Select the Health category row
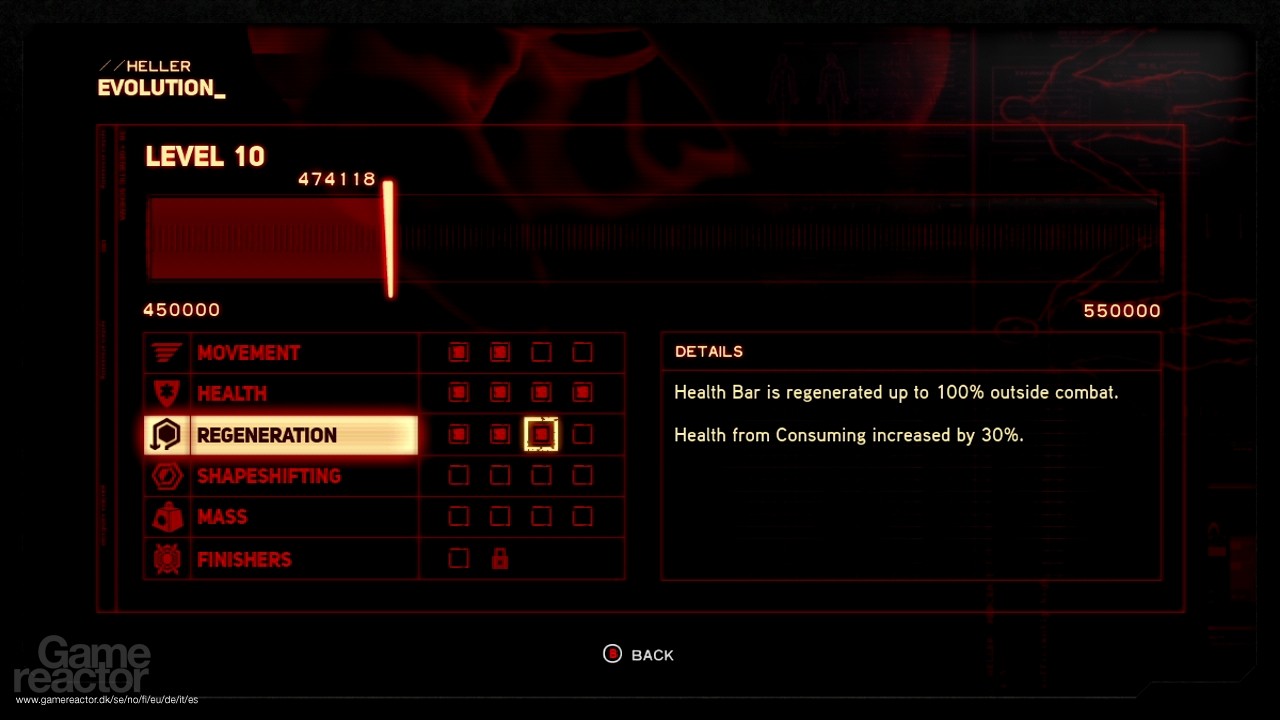This screenshot has height=720, width=1280. (232, 393)
